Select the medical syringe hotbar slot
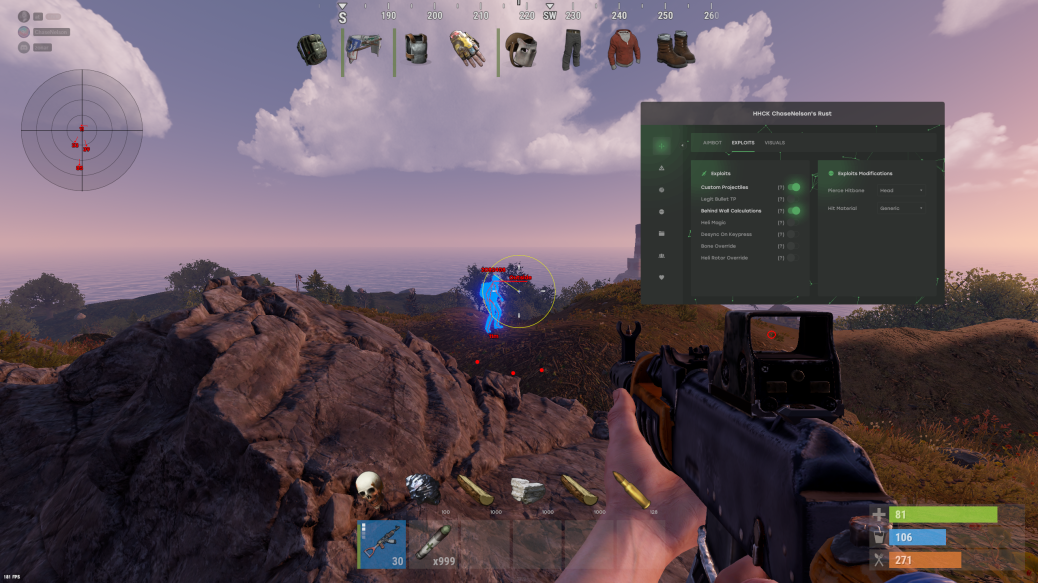 click(434, 544)
